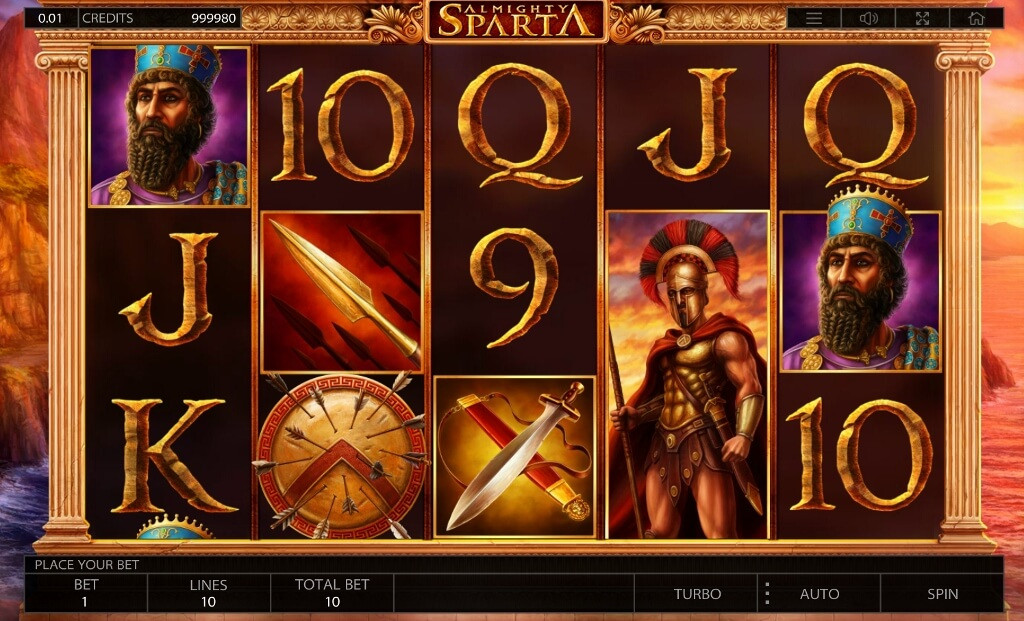The image size is (1024, 621).
Task: Toggle the sound speaker icon
Action: click(868, 18)
